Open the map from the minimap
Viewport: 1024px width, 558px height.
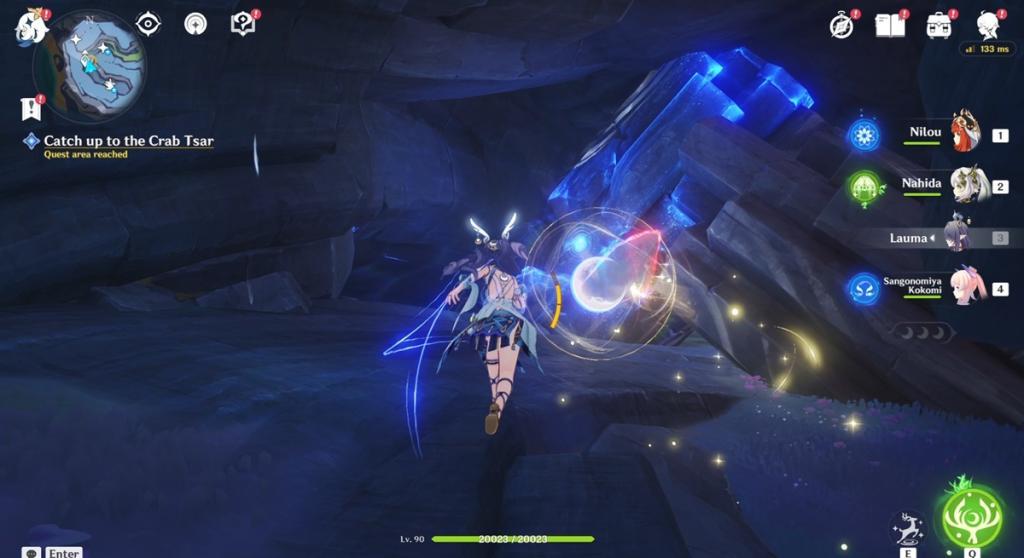(x=90, y=65)
